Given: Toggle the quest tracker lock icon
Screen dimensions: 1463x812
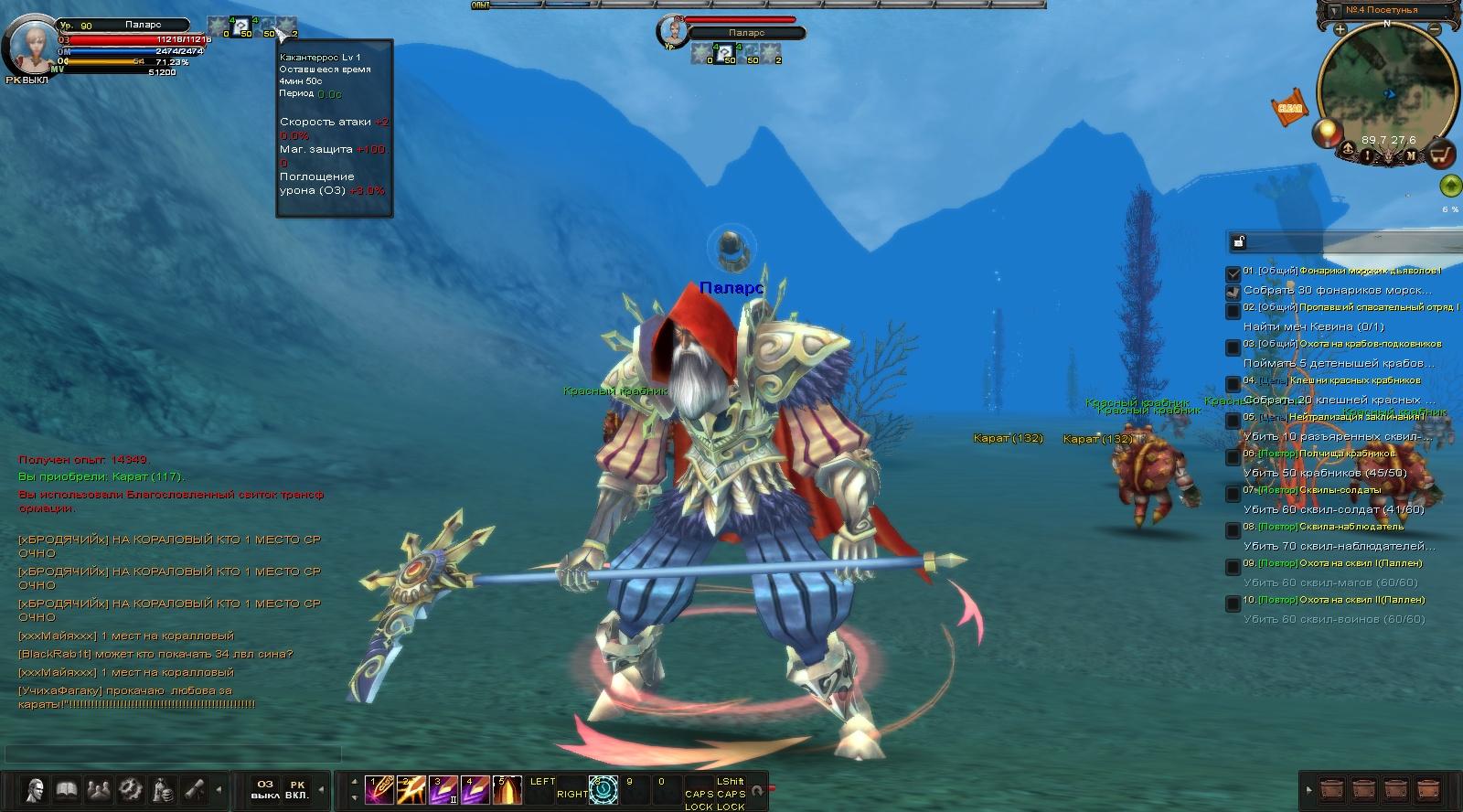Looking at the screenshot, I should point(1239,241).
